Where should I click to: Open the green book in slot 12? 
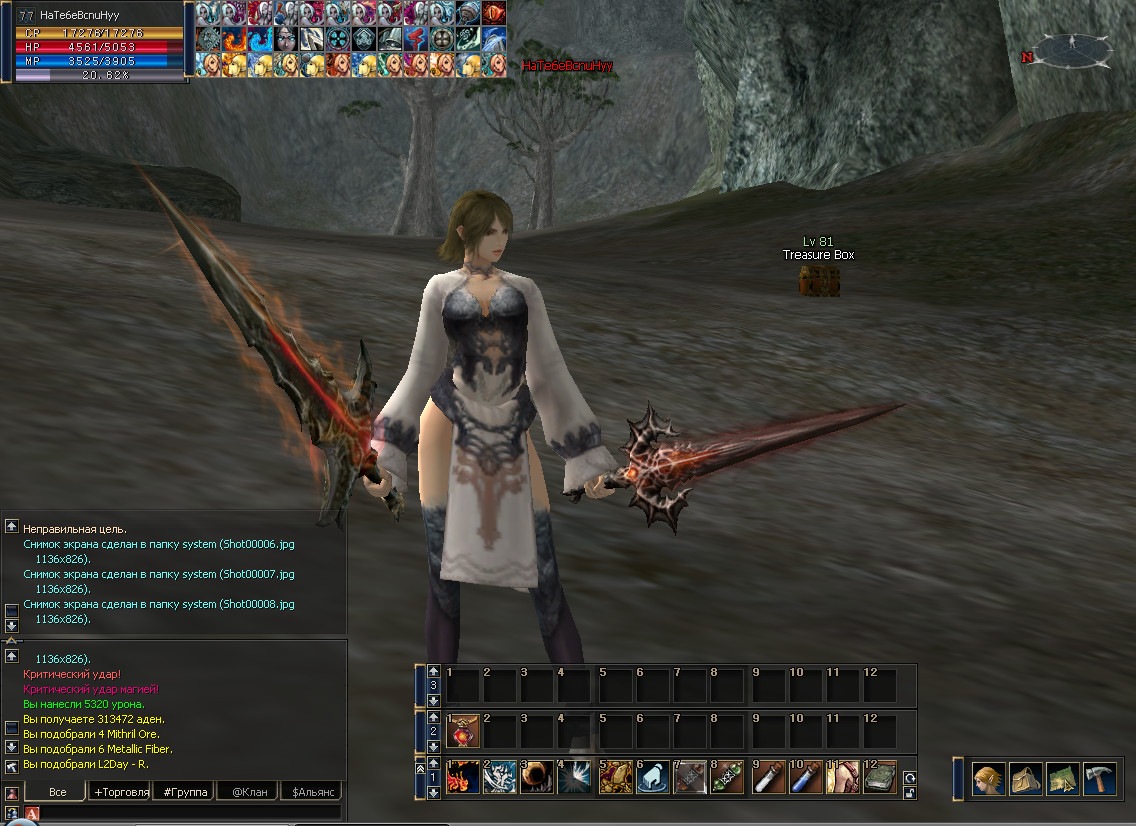(880, 778)
